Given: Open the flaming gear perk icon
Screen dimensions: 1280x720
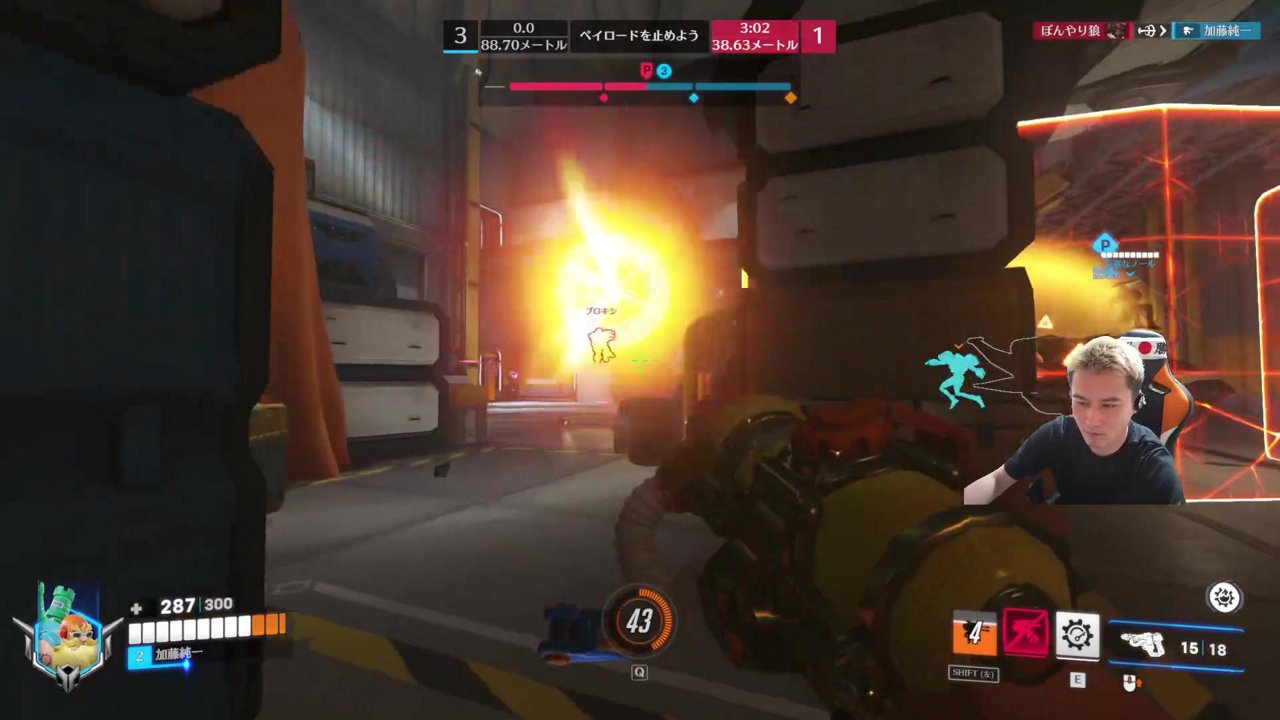Looking at the screenshot, I should [1224, 598].
